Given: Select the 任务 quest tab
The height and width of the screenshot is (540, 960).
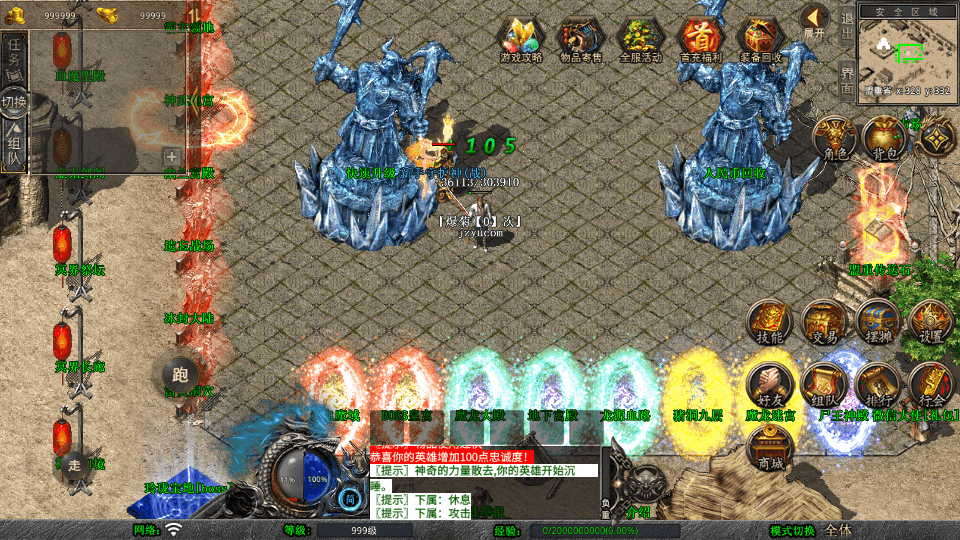Looking at the screenshot, I should point(14,58).
